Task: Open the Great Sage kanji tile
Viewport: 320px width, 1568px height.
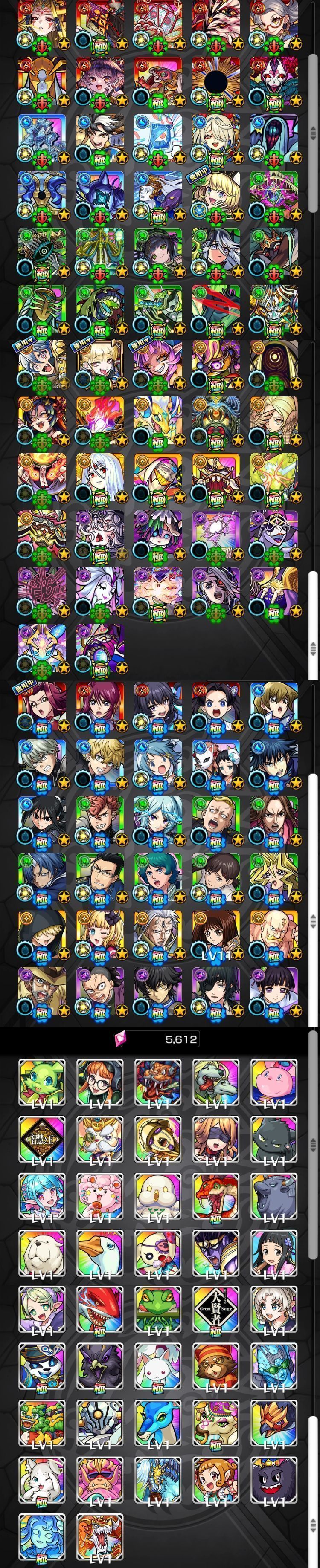Action: (216, 1309)
